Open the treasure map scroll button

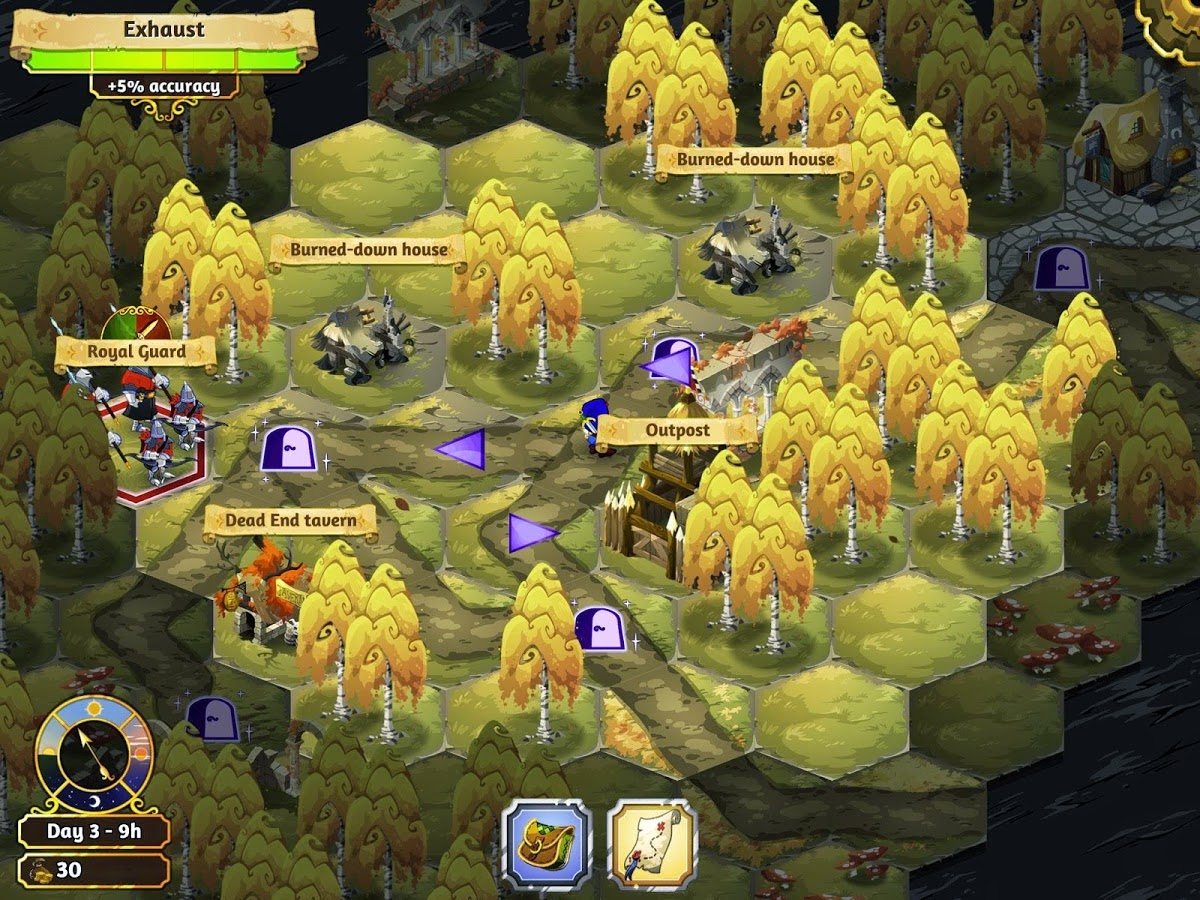652,843
